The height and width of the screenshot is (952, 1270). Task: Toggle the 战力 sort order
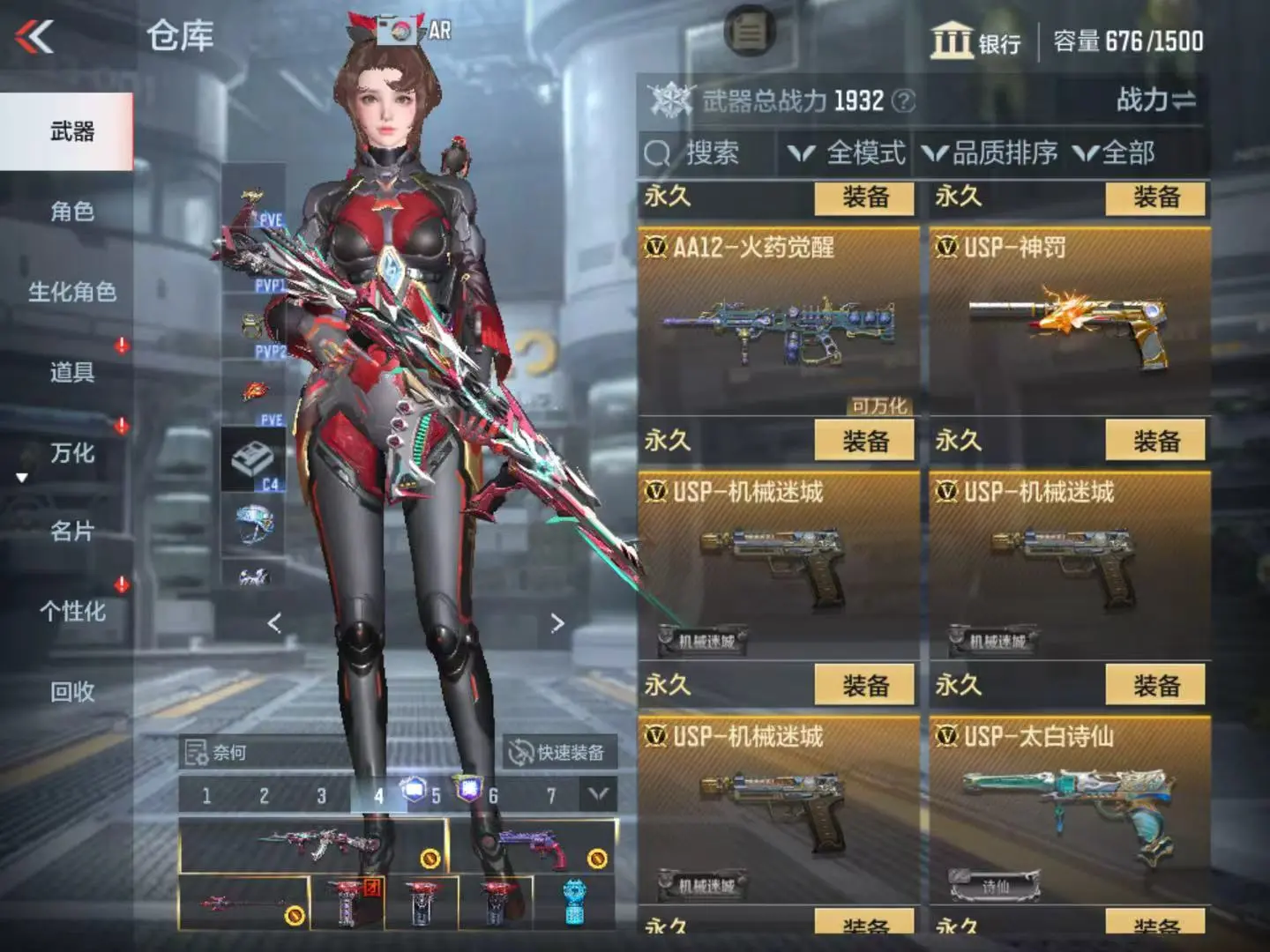pos(1155,100)
